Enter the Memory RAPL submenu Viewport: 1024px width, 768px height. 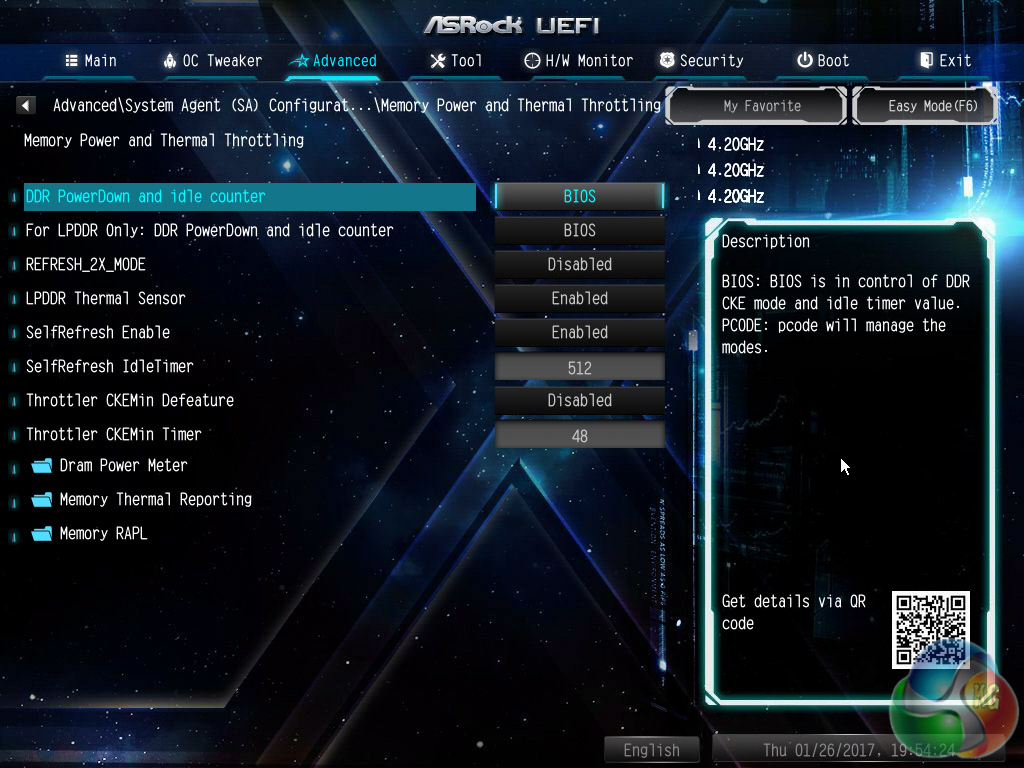(102, 534)
